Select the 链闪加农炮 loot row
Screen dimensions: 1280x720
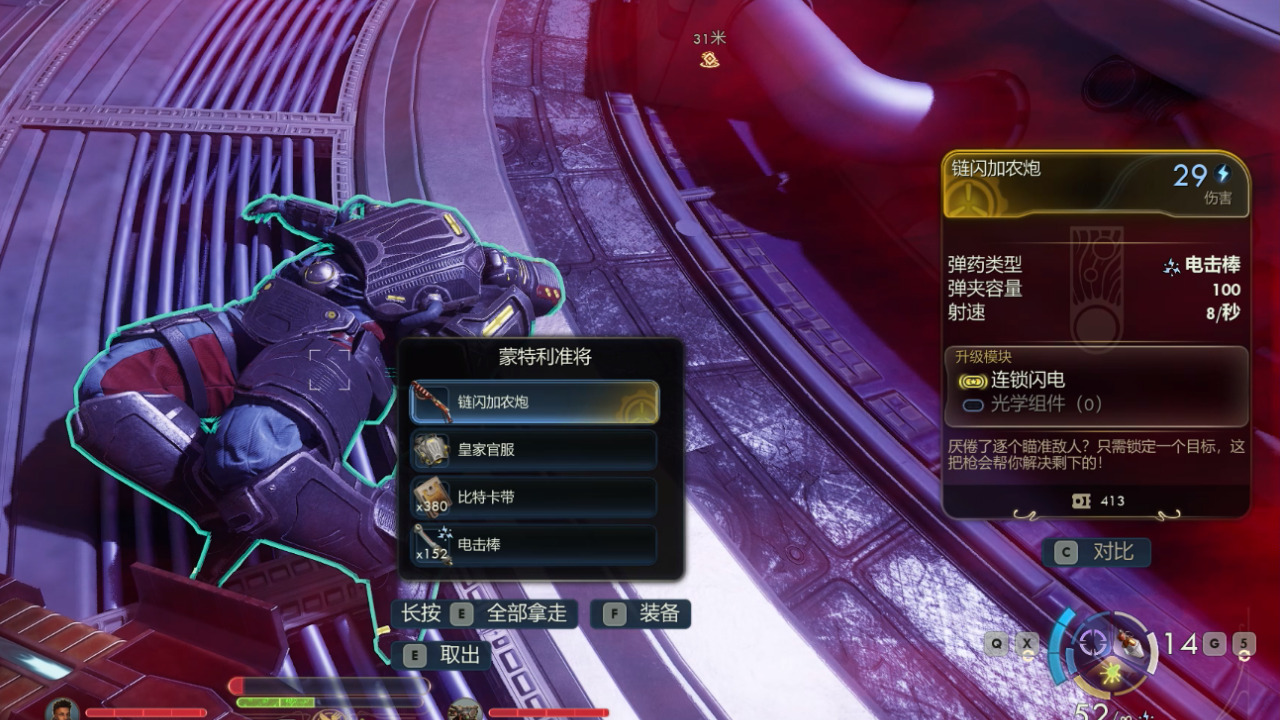(x=534, y=402)
